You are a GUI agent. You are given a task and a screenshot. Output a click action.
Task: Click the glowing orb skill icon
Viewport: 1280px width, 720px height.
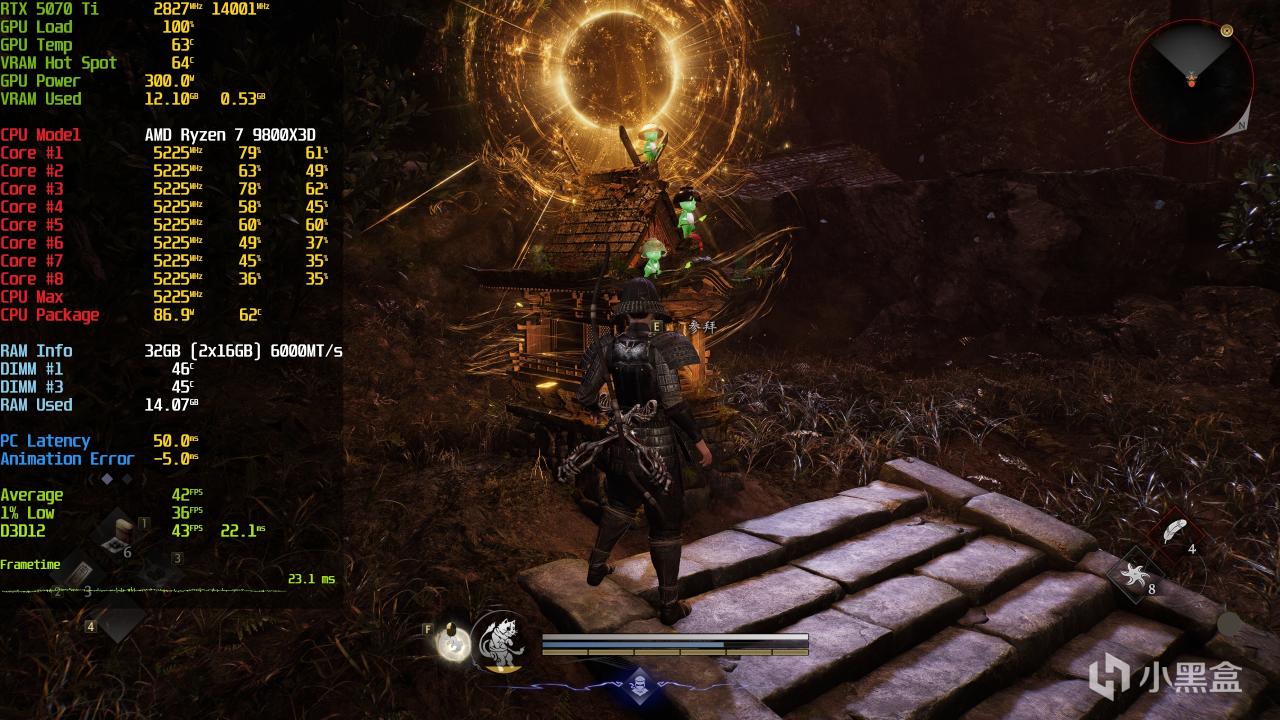453,642
